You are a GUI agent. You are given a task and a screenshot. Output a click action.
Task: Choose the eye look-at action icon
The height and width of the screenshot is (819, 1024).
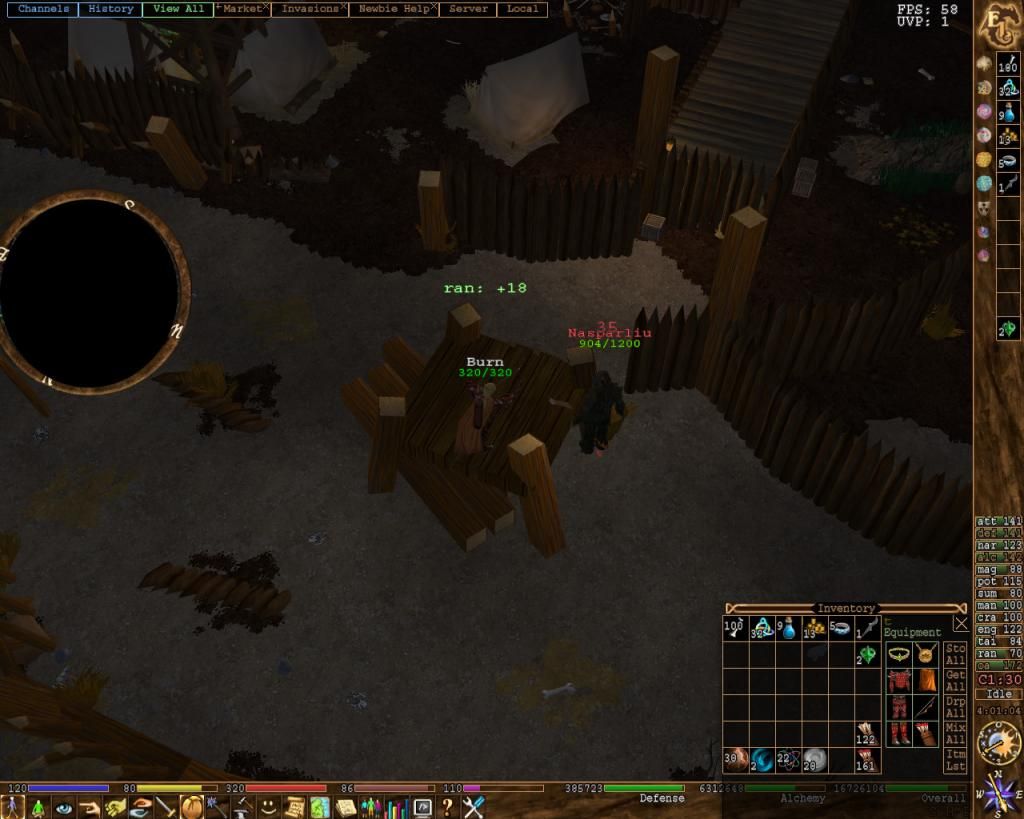pyautogui.click(x=63, y=807)
